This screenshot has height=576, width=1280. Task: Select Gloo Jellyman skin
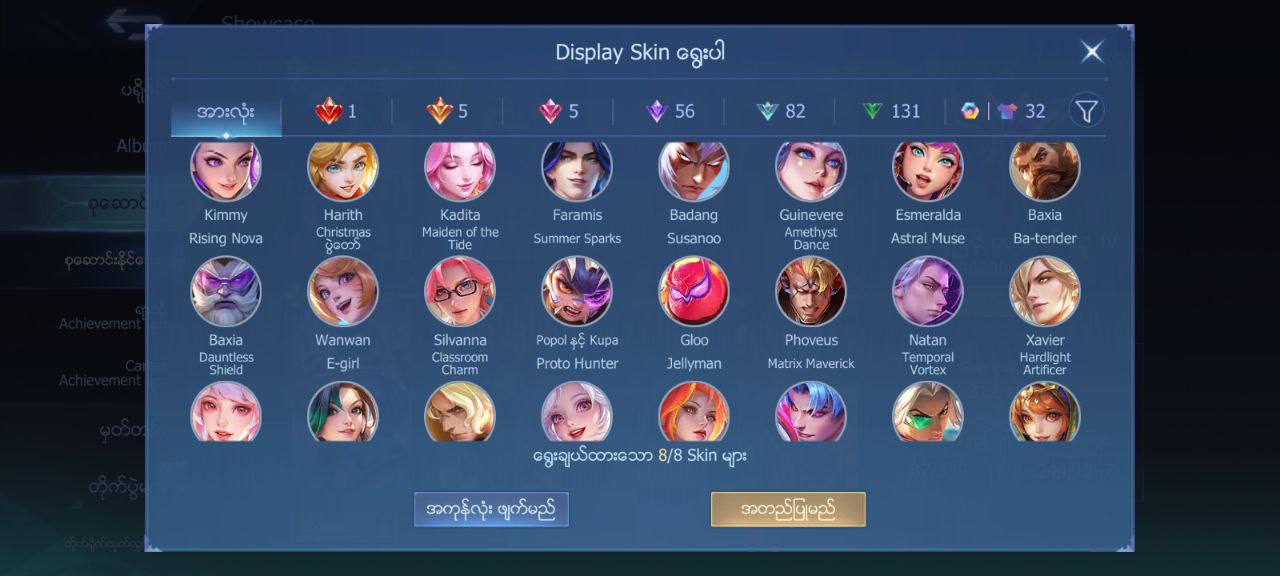pyautogui.click(x=694, y=291)
